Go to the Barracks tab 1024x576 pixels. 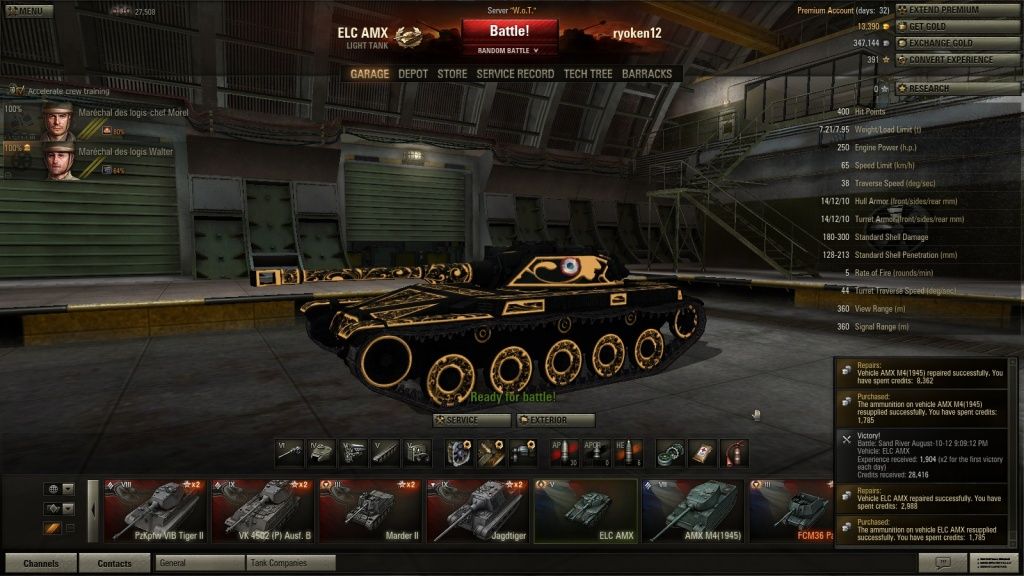(647, 73)
